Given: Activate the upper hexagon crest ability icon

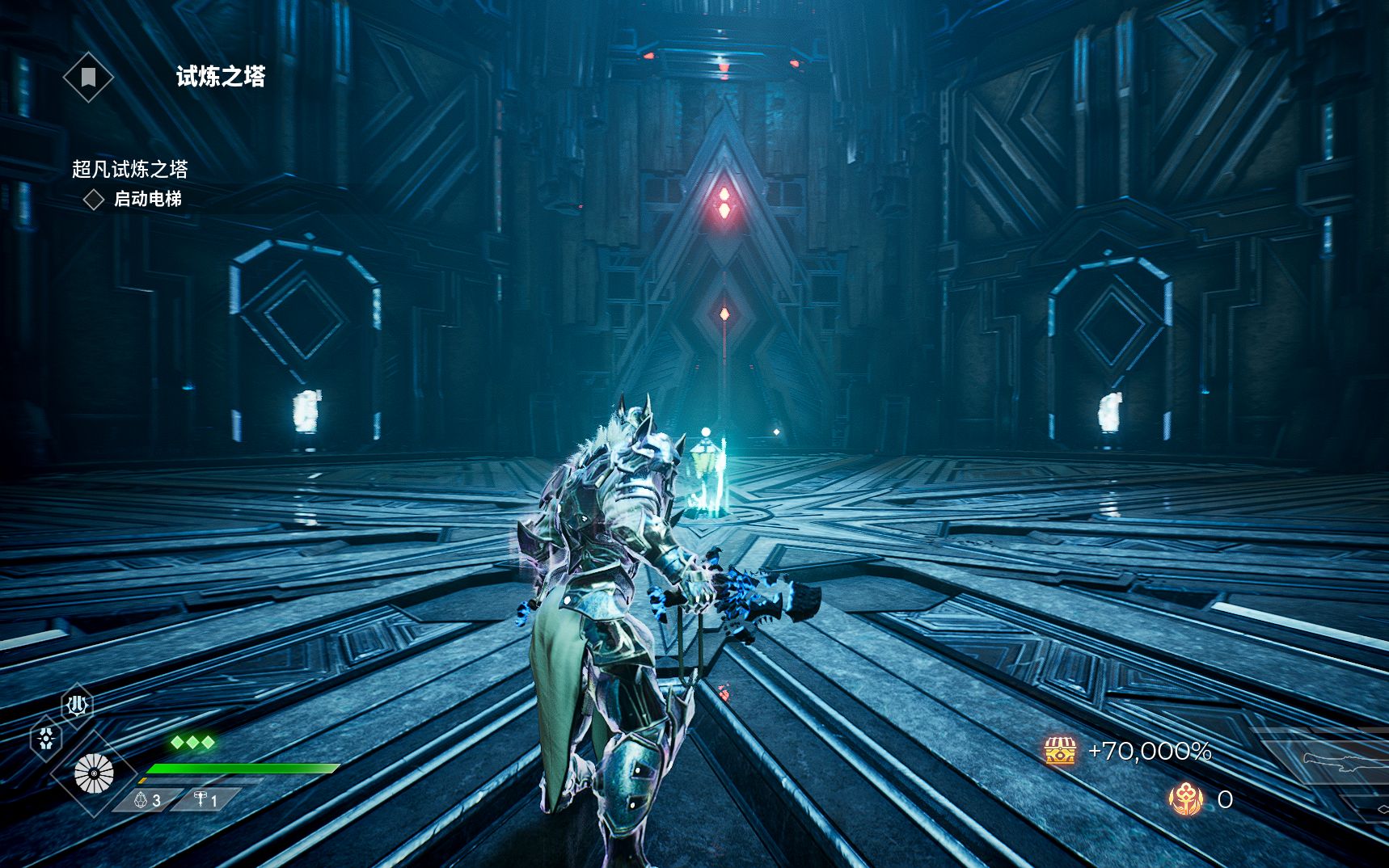Looking at the screenshot, I should (78, 706).
